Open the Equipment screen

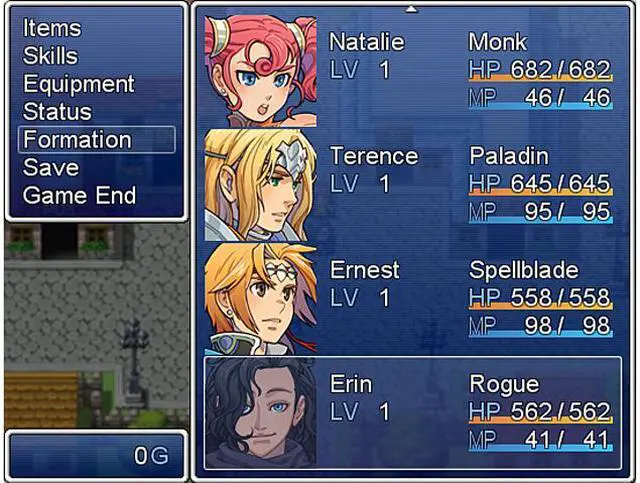coord(78,84)
